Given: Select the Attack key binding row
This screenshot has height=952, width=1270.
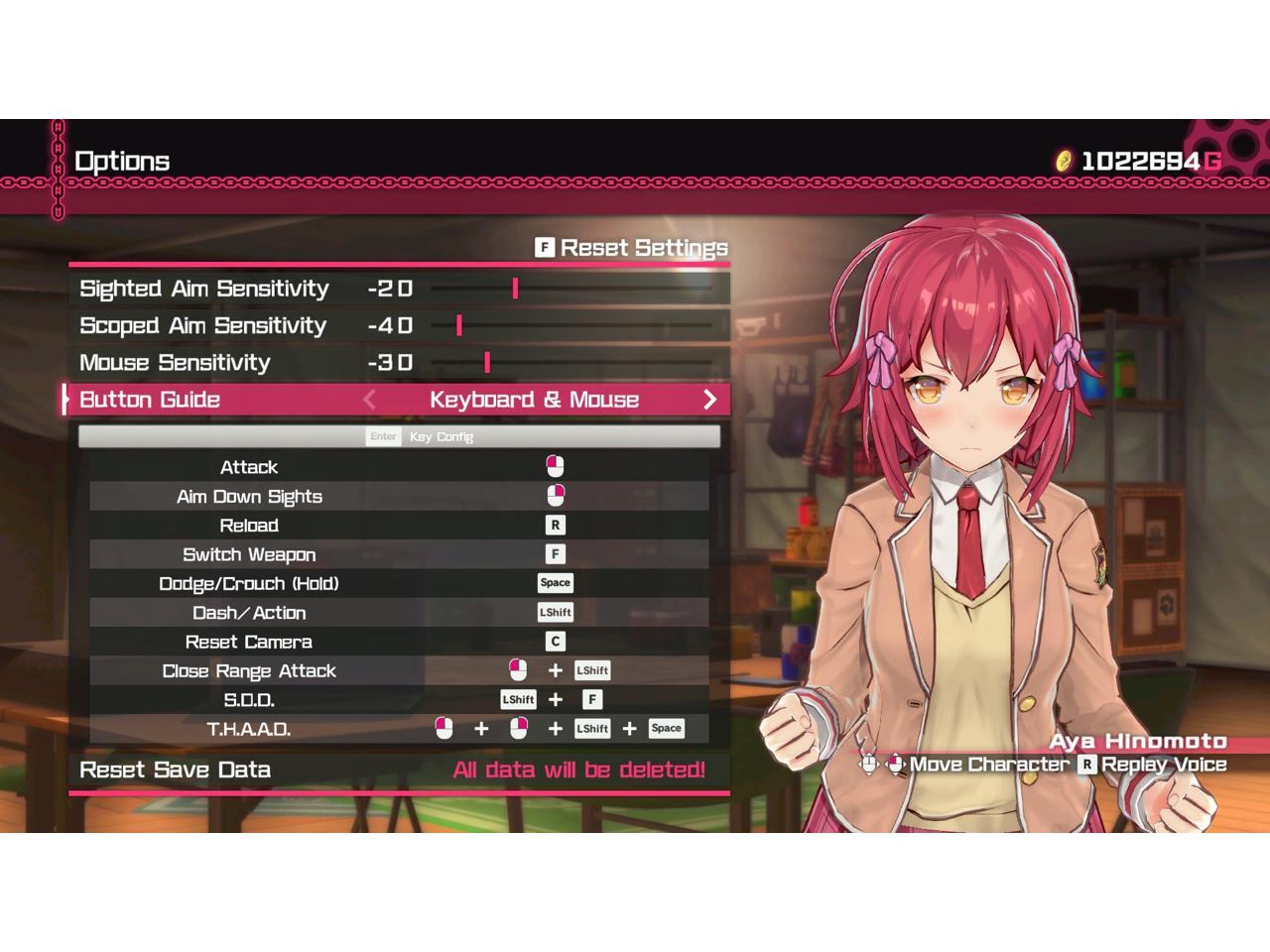Looking at the screenshot, I should [x=399, y=467].
